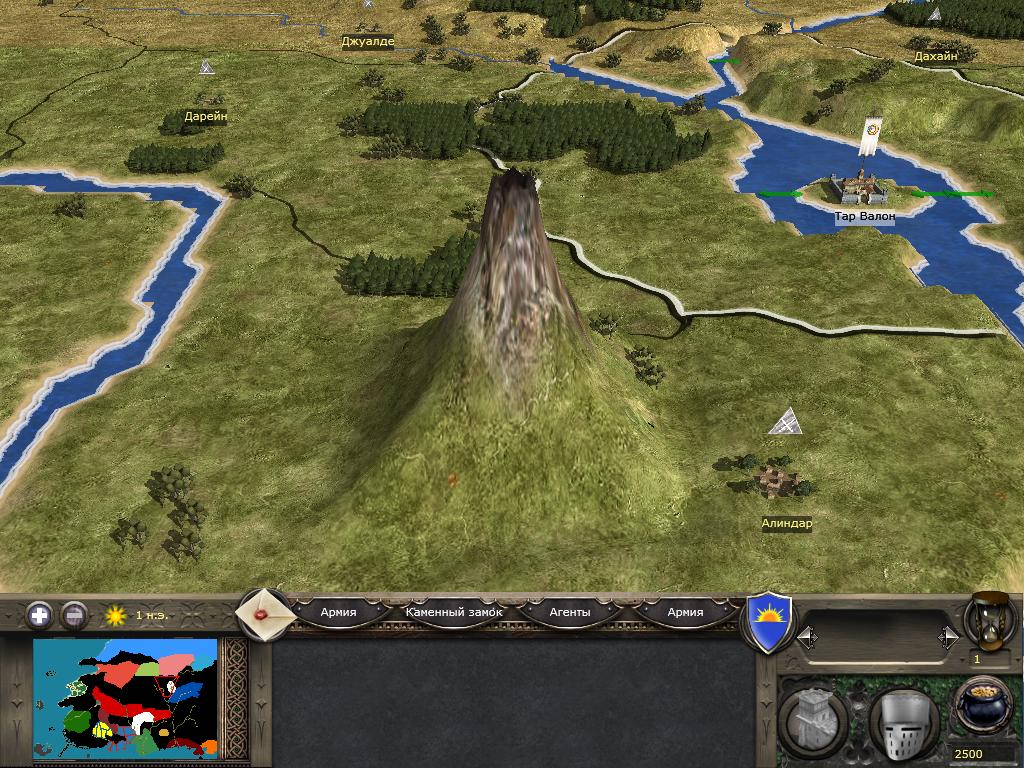Select the next item with the right arrow
1024x768 pixels.
point(948,637)
